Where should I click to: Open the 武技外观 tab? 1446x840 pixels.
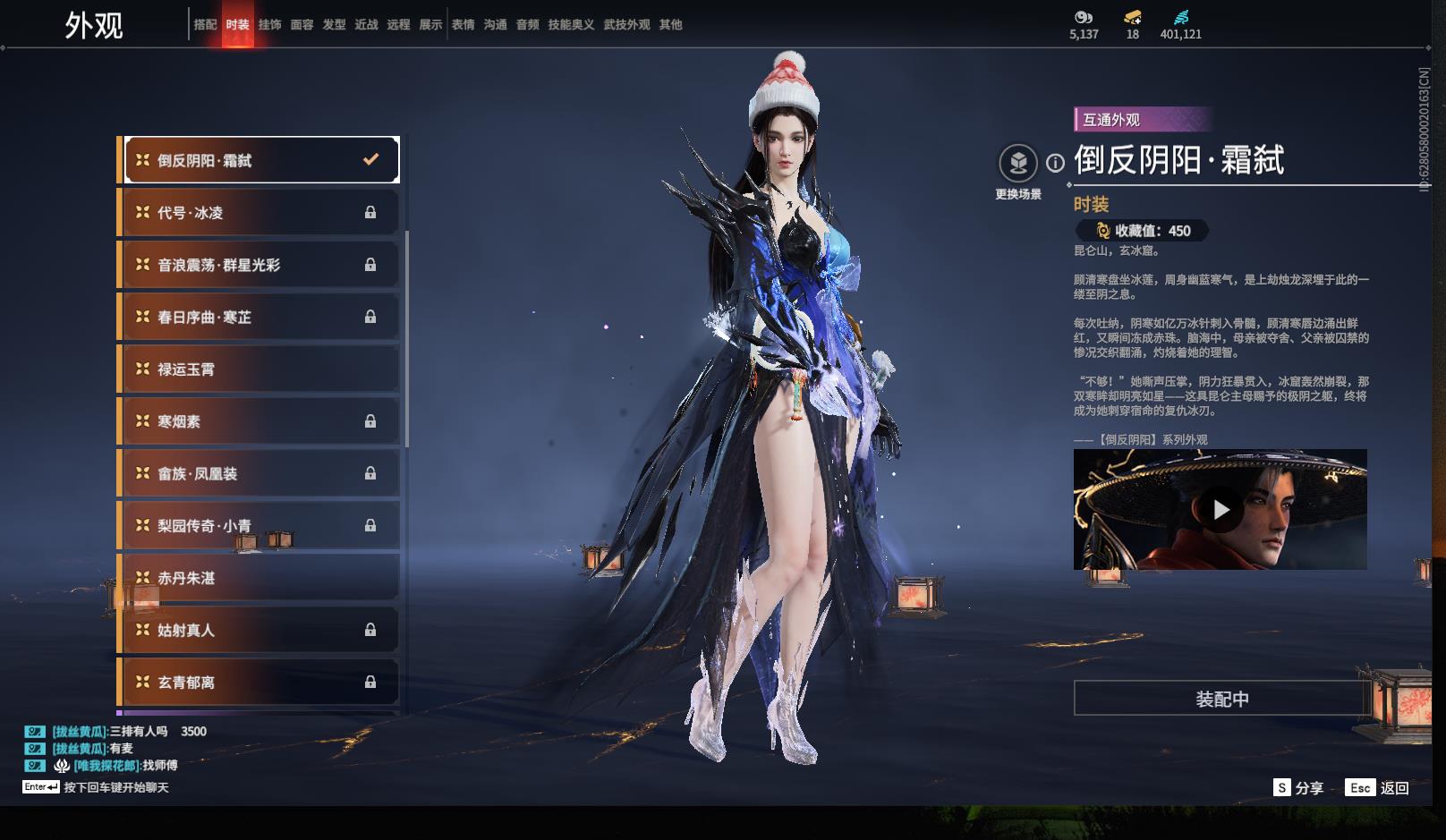tap(626, 25)
